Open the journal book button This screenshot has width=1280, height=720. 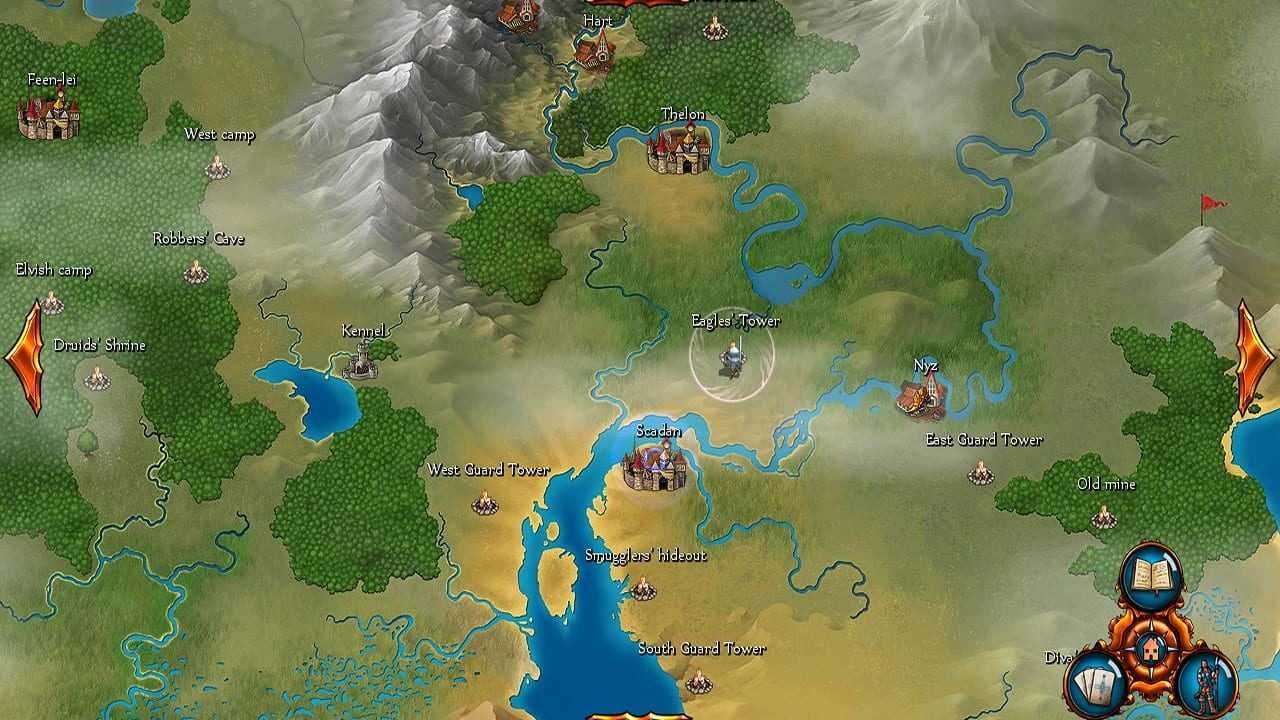click(1150, 575)
